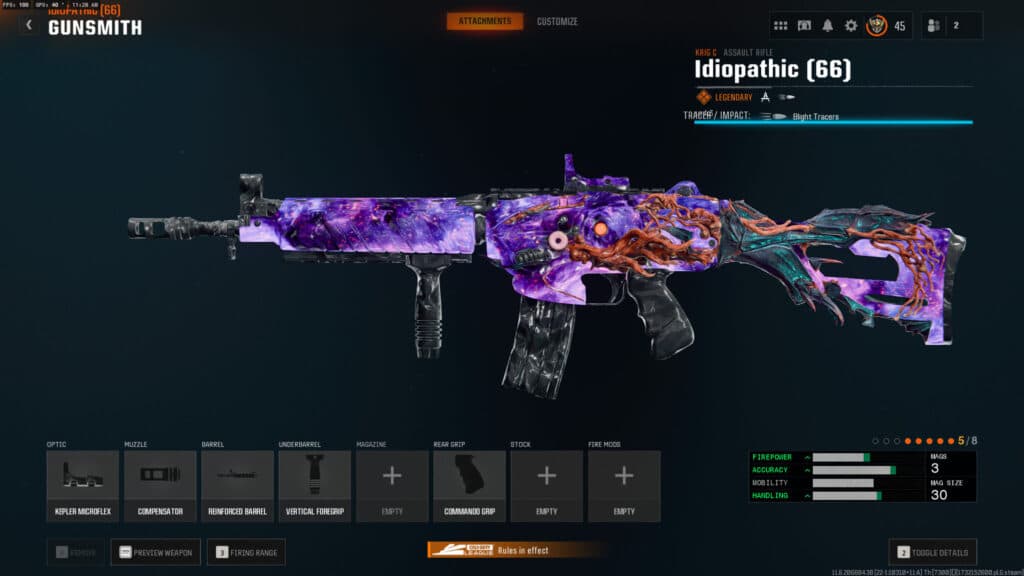The height and width of the screenshot is (576, 1024).
Task: Toggle weapon details panel
Action: pos(932,552)
